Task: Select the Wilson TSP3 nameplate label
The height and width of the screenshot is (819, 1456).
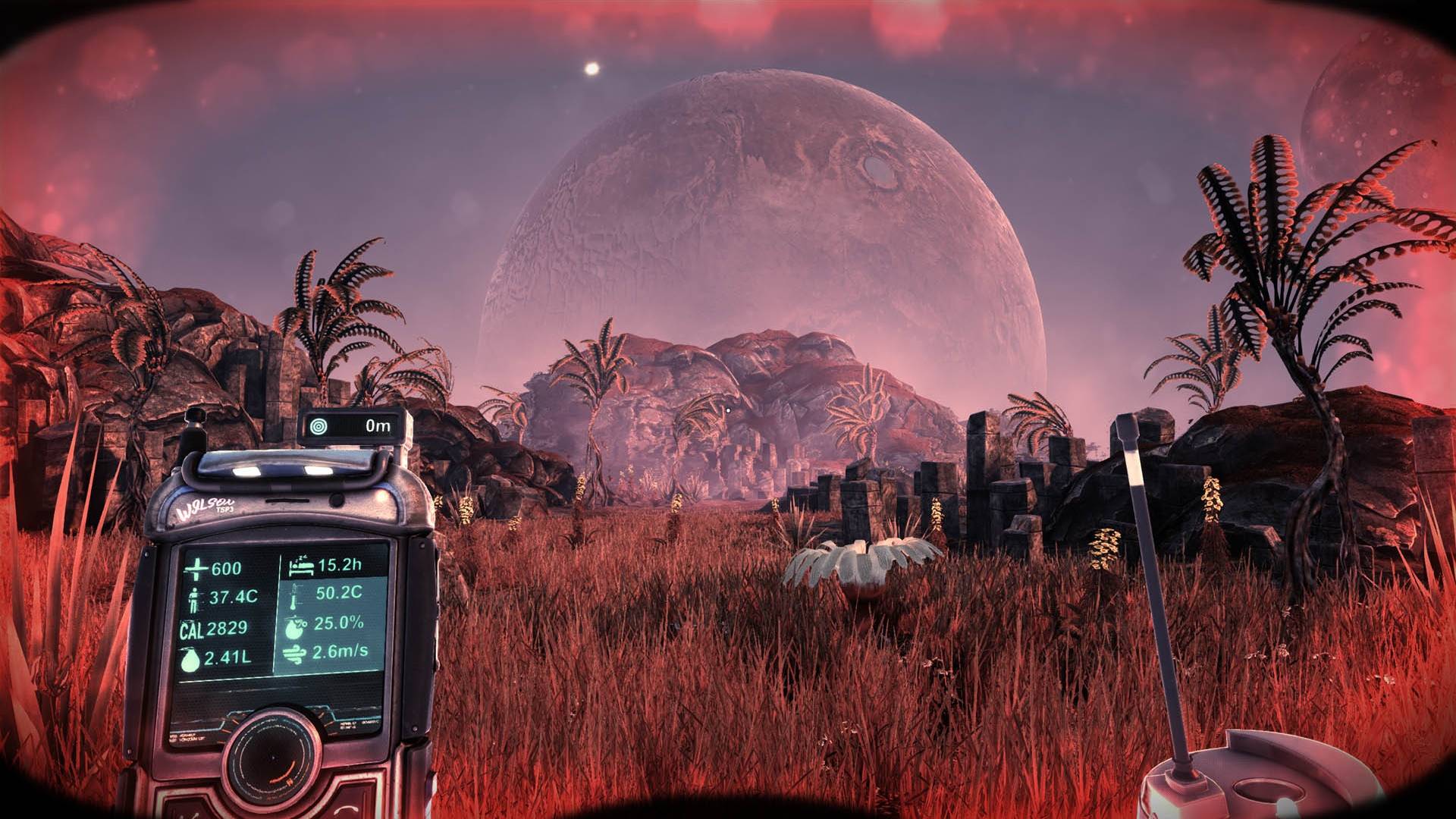Action: click(x=204, y=506)
